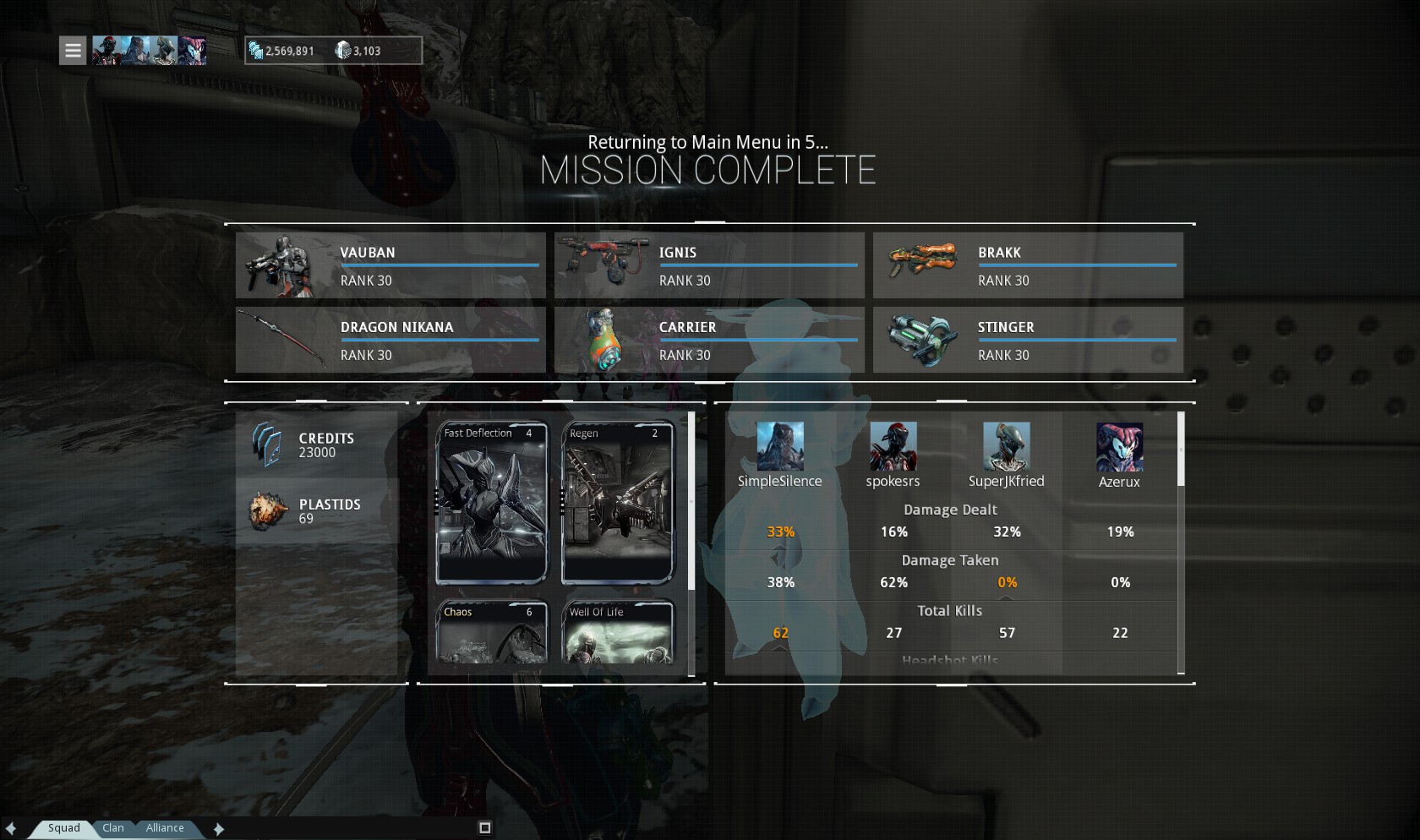Select the Carrier sentinel panel
The image size is (1420, 840).
pos(709,340)
